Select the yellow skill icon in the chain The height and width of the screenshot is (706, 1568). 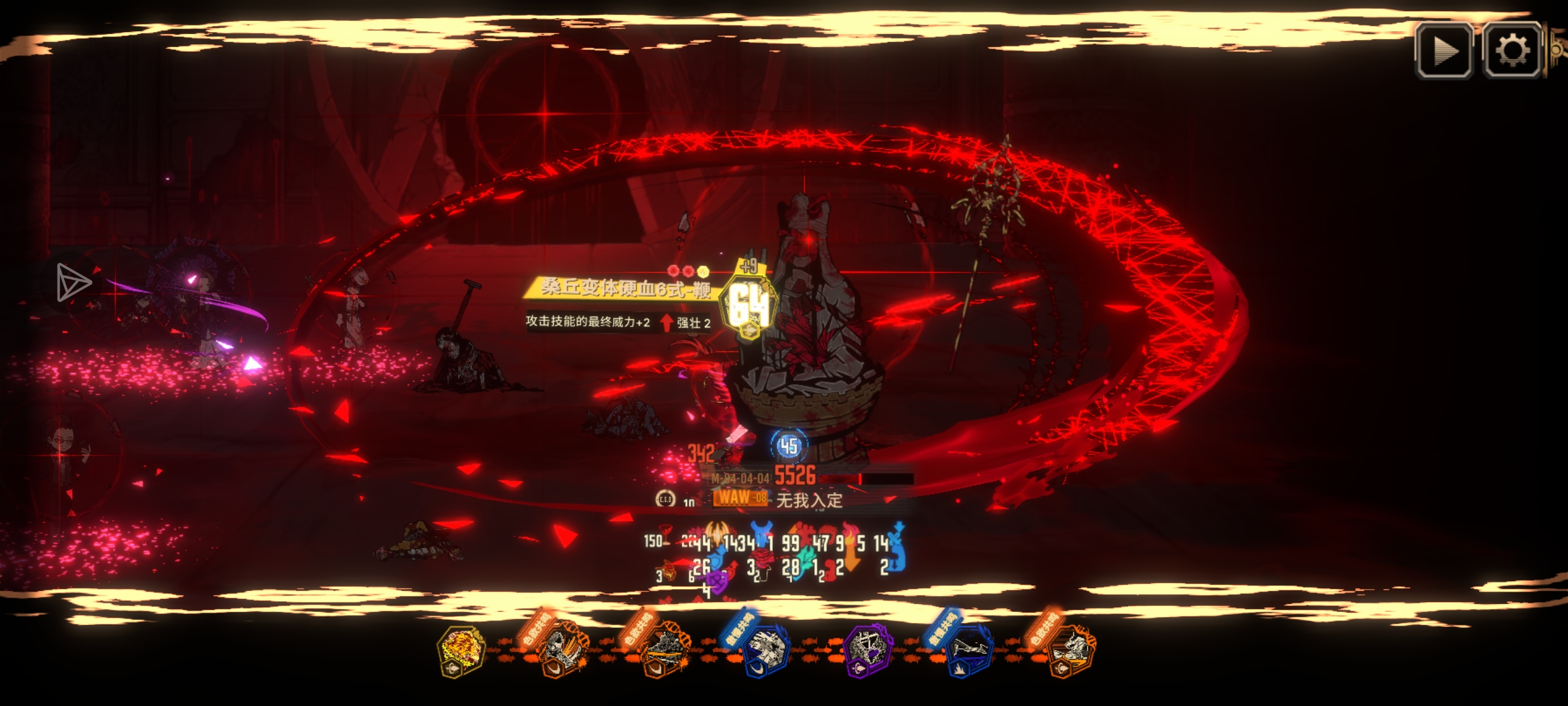(x=461, y=649)
